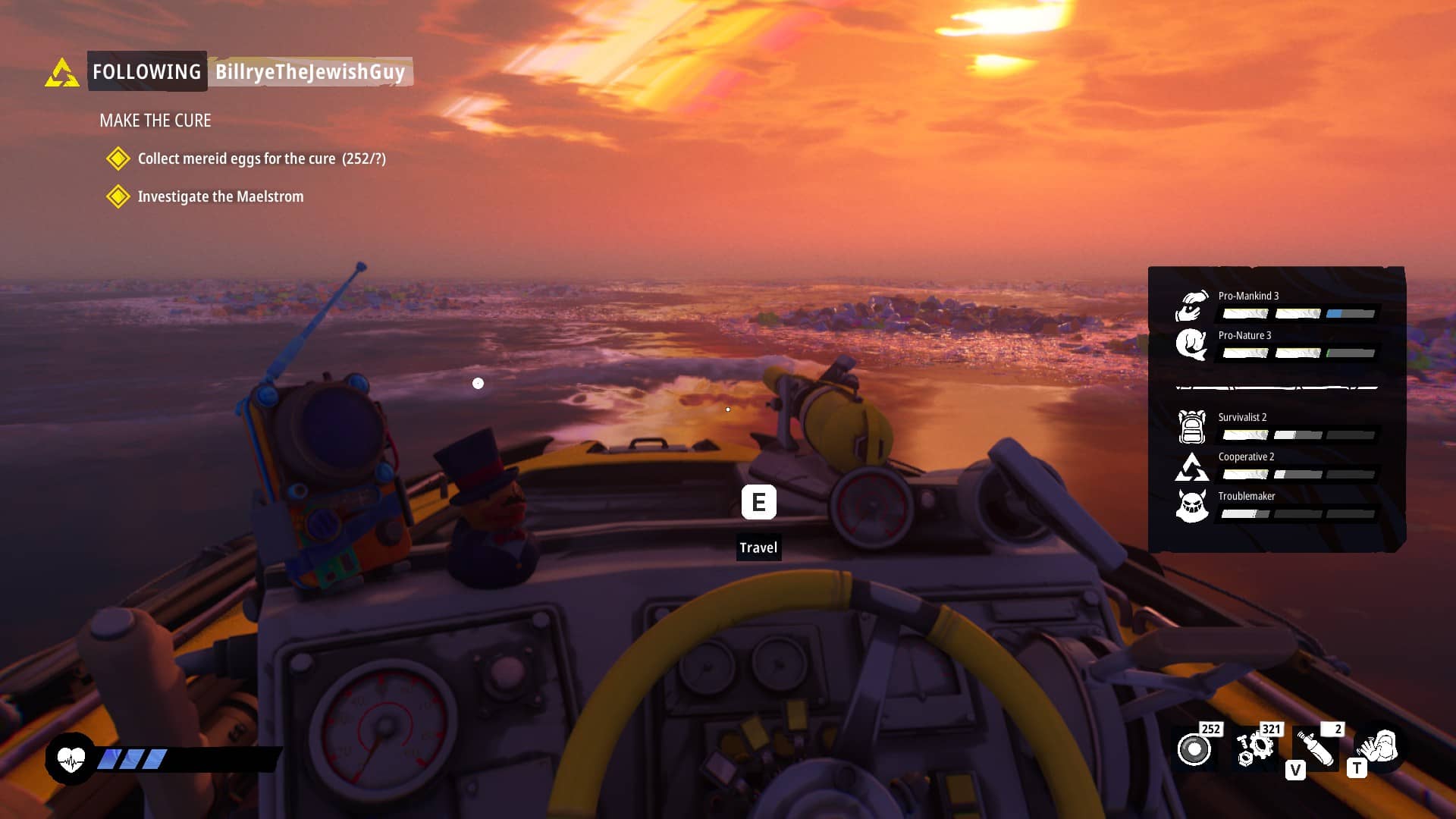
Task: Activate the waving hand emote icon
Action: [1378, 747]
